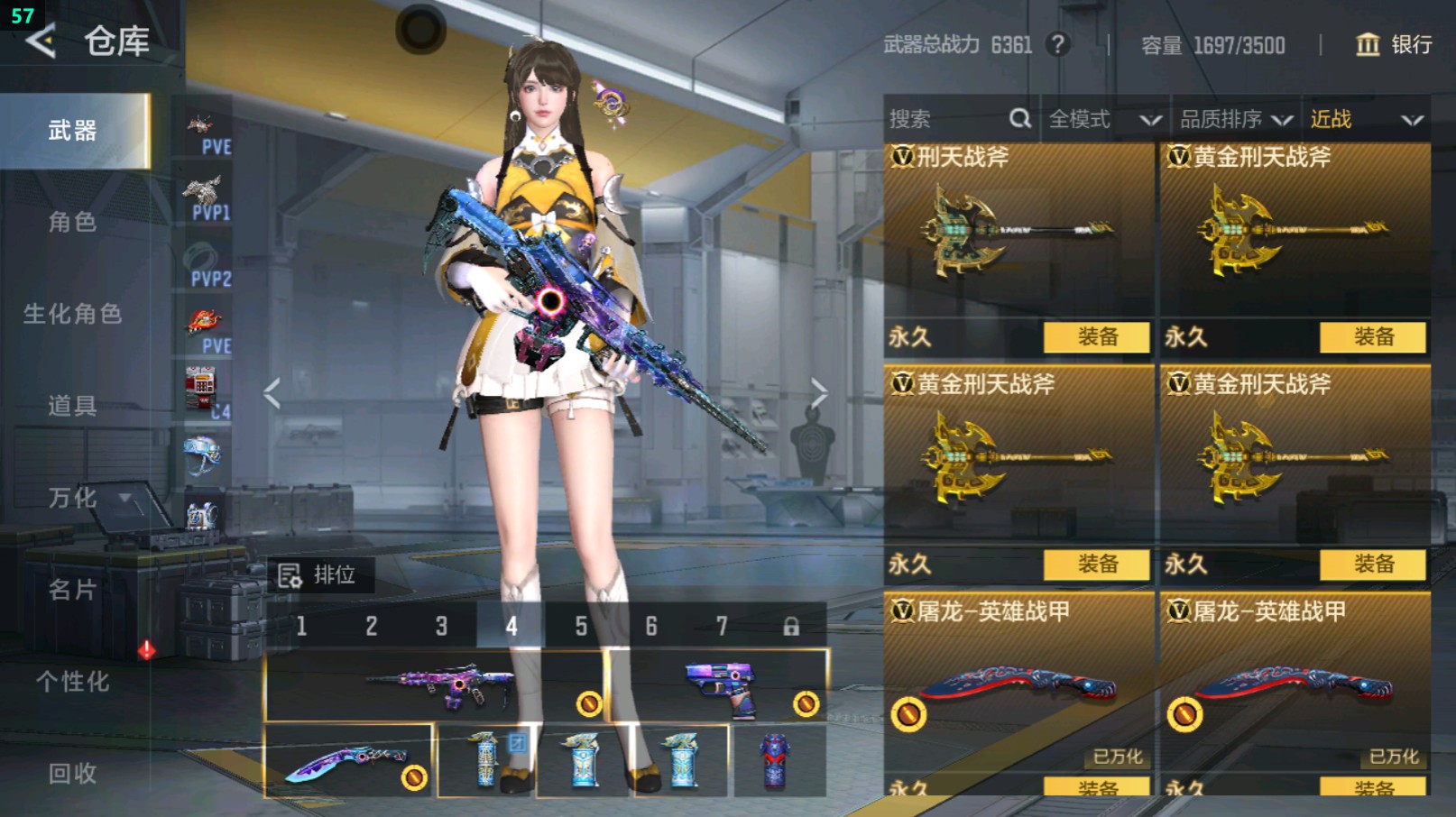Select loadout preset tab 4
Image resolution: width=1456 pixels, height=817 pixels.
point(511,624)
